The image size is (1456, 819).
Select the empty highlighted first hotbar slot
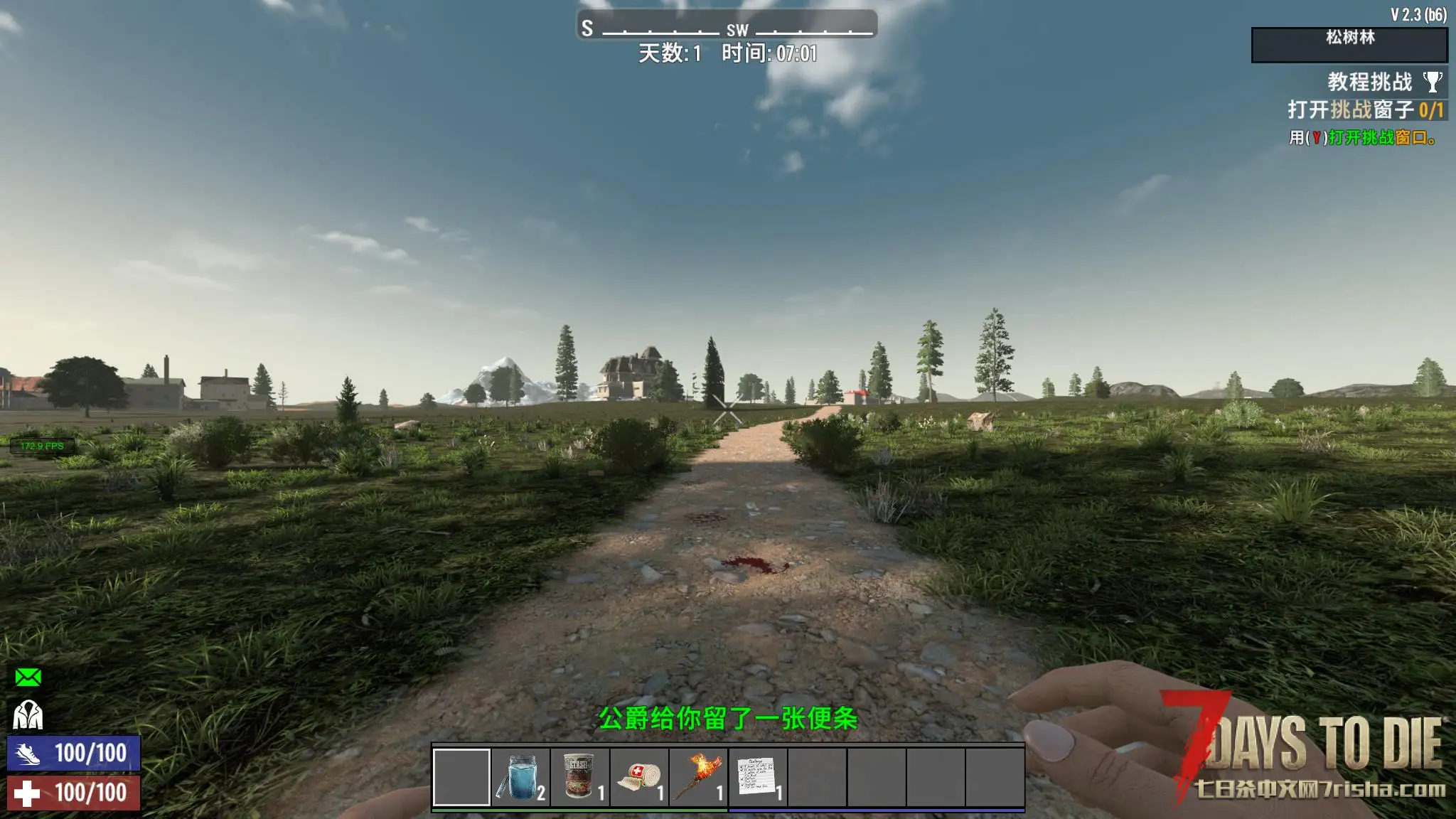461,777
